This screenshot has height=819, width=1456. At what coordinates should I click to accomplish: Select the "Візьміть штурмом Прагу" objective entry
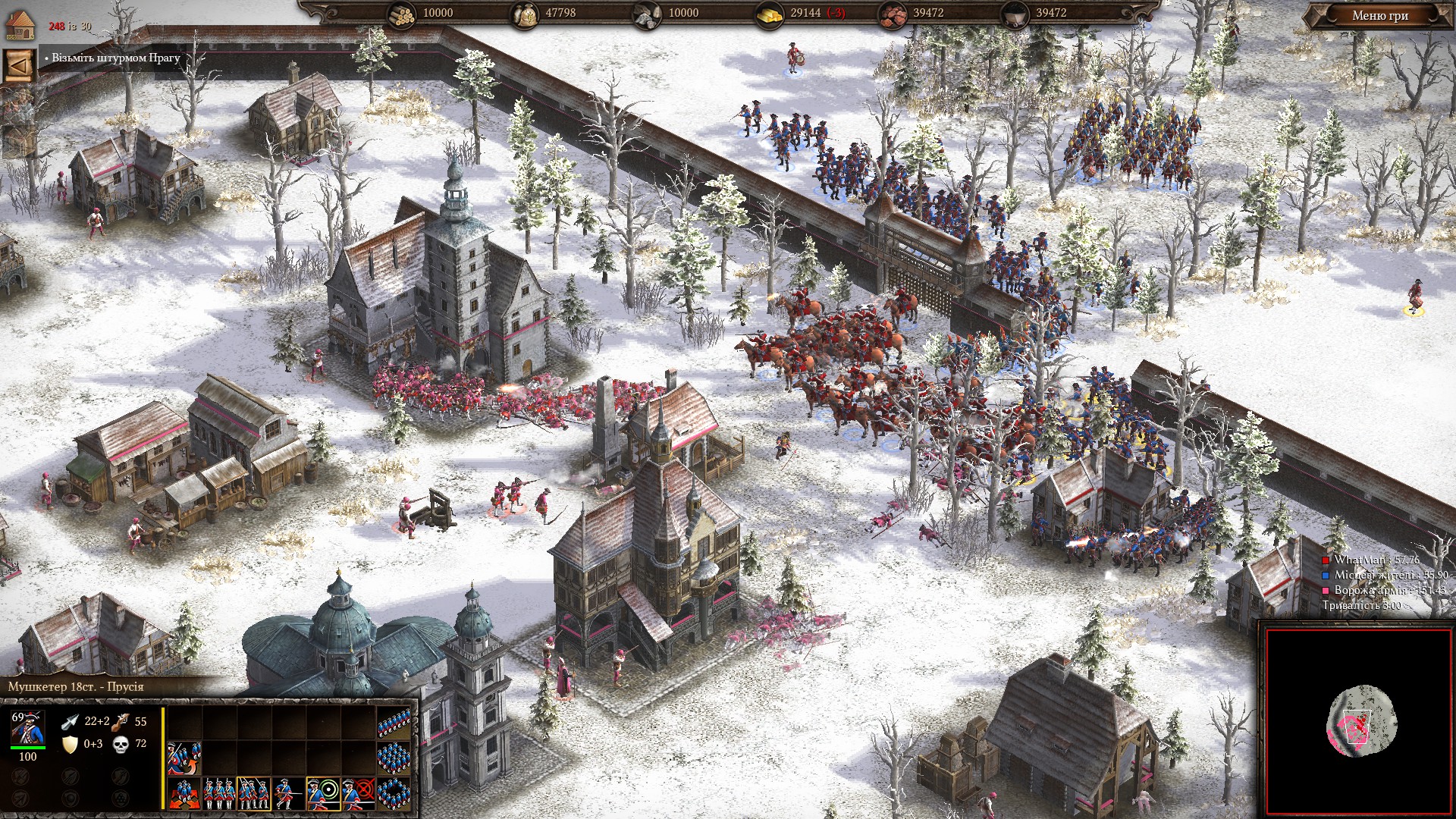coord(115,58)
